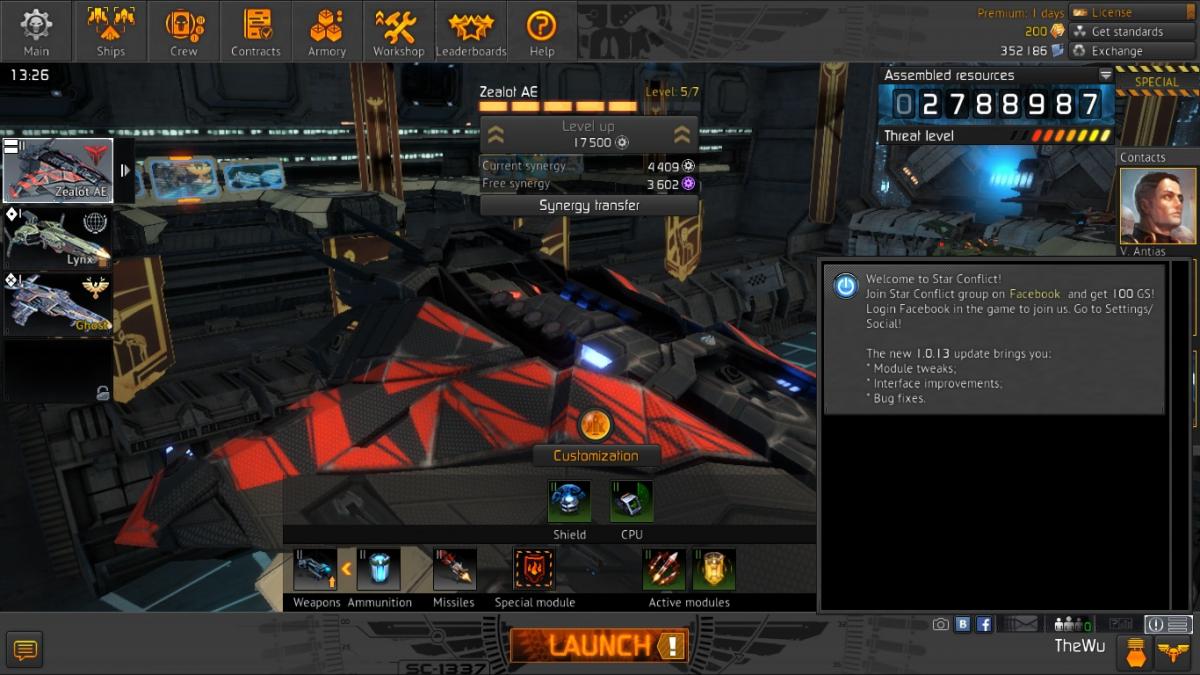Activate Synergy transfer

click(589, 206)
